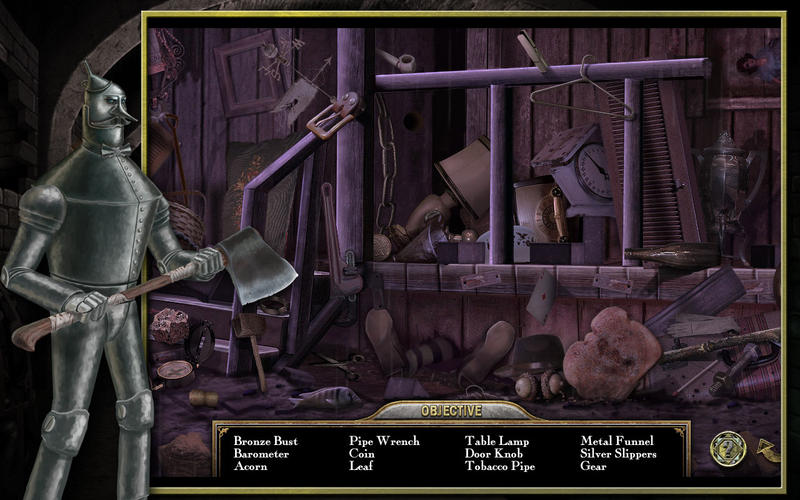Choose Gear from the objective list
This screenshot has width=800, height=500.
(594, 467)
